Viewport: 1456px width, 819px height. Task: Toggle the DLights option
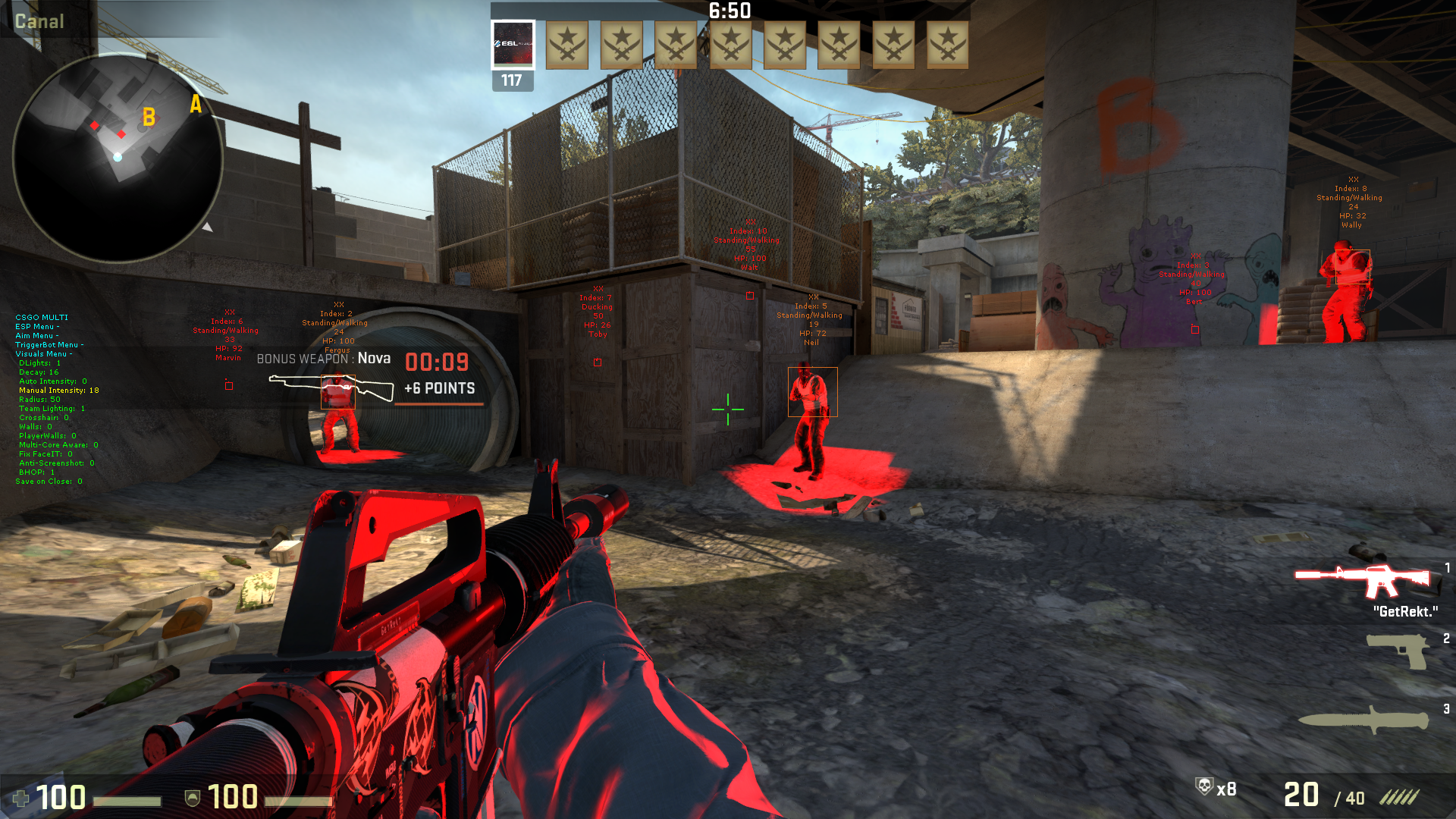pos(39,363)
